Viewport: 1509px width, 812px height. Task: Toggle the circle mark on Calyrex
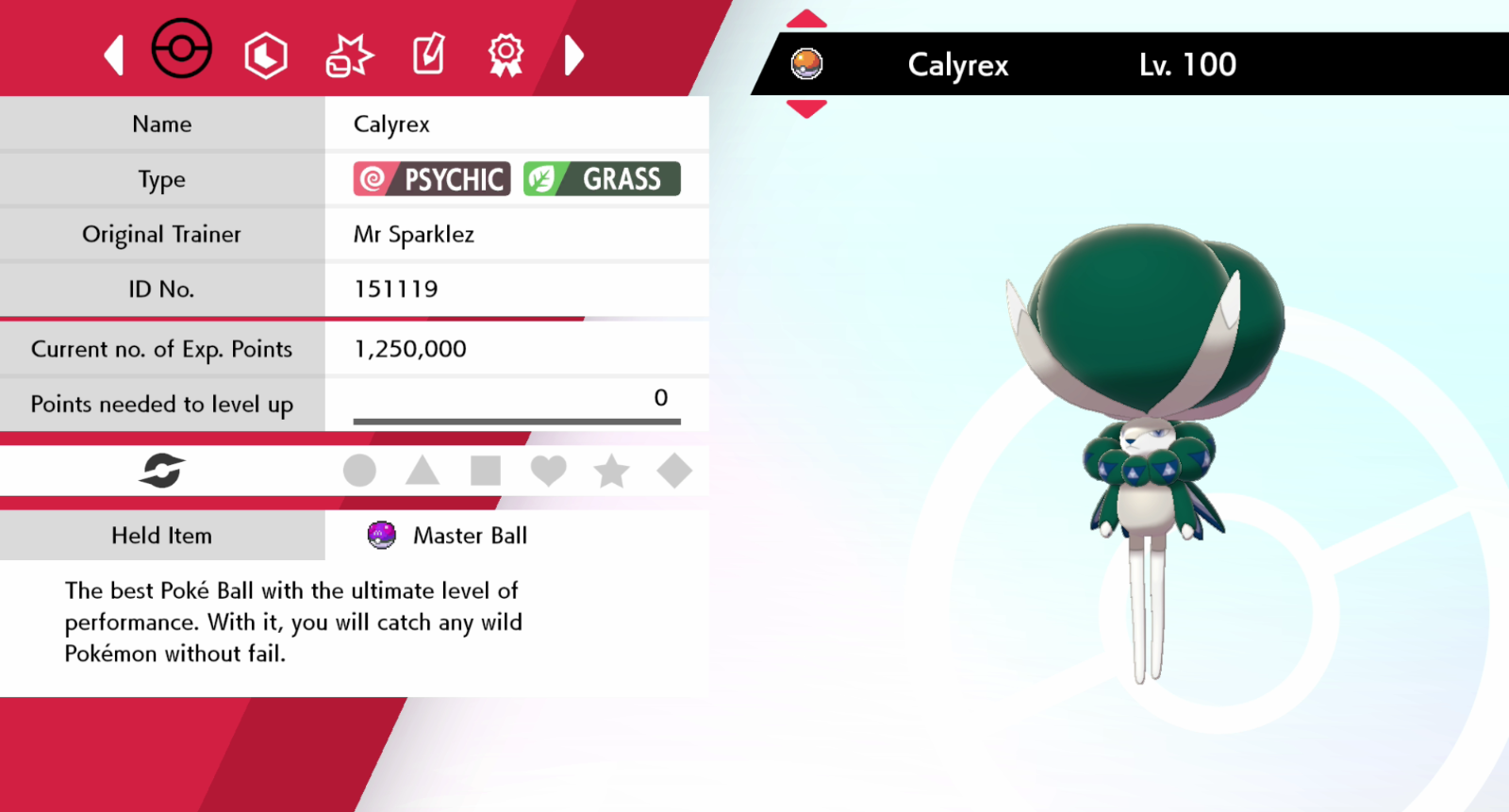pos(359,470)
